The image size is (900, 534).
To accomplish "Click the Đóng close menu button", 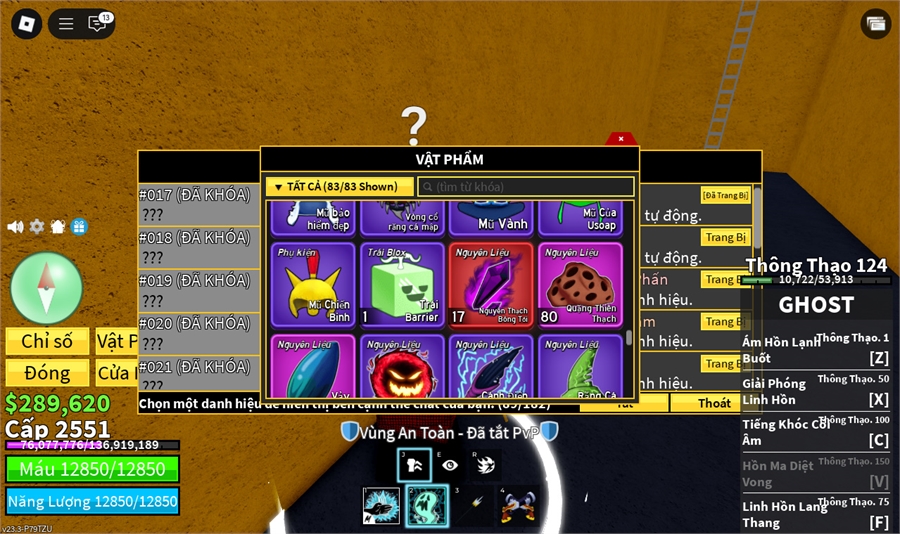I will point(47,373).
